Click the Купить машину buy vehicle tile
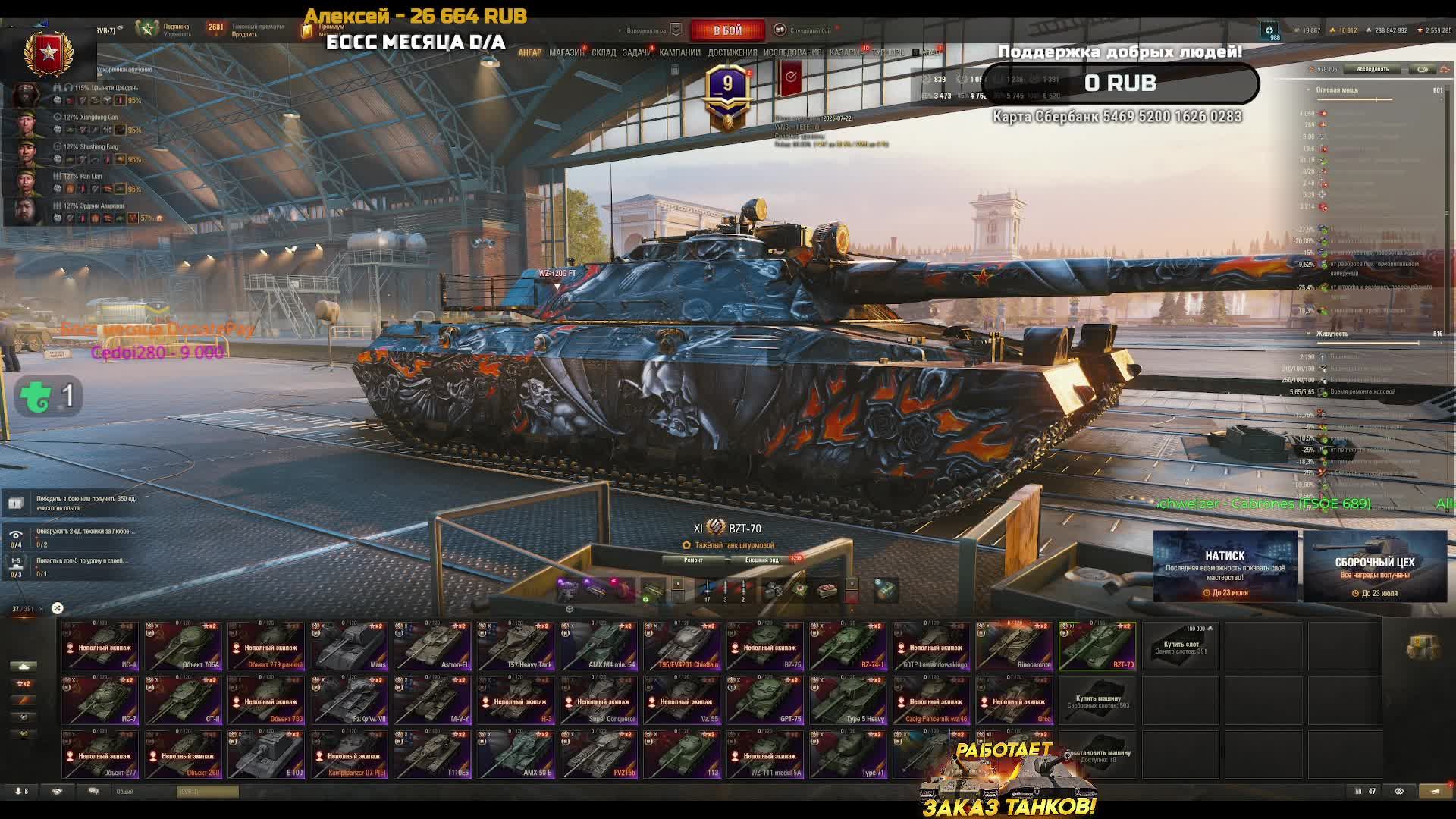The image size is (1456, 819). pyautogui.click(x=1097, y=700)
